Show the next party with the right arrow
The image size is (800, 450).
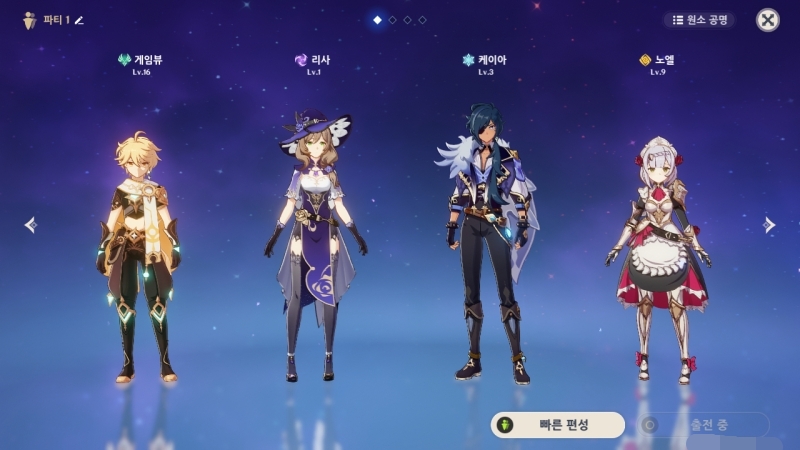click(x=769, y=225)
